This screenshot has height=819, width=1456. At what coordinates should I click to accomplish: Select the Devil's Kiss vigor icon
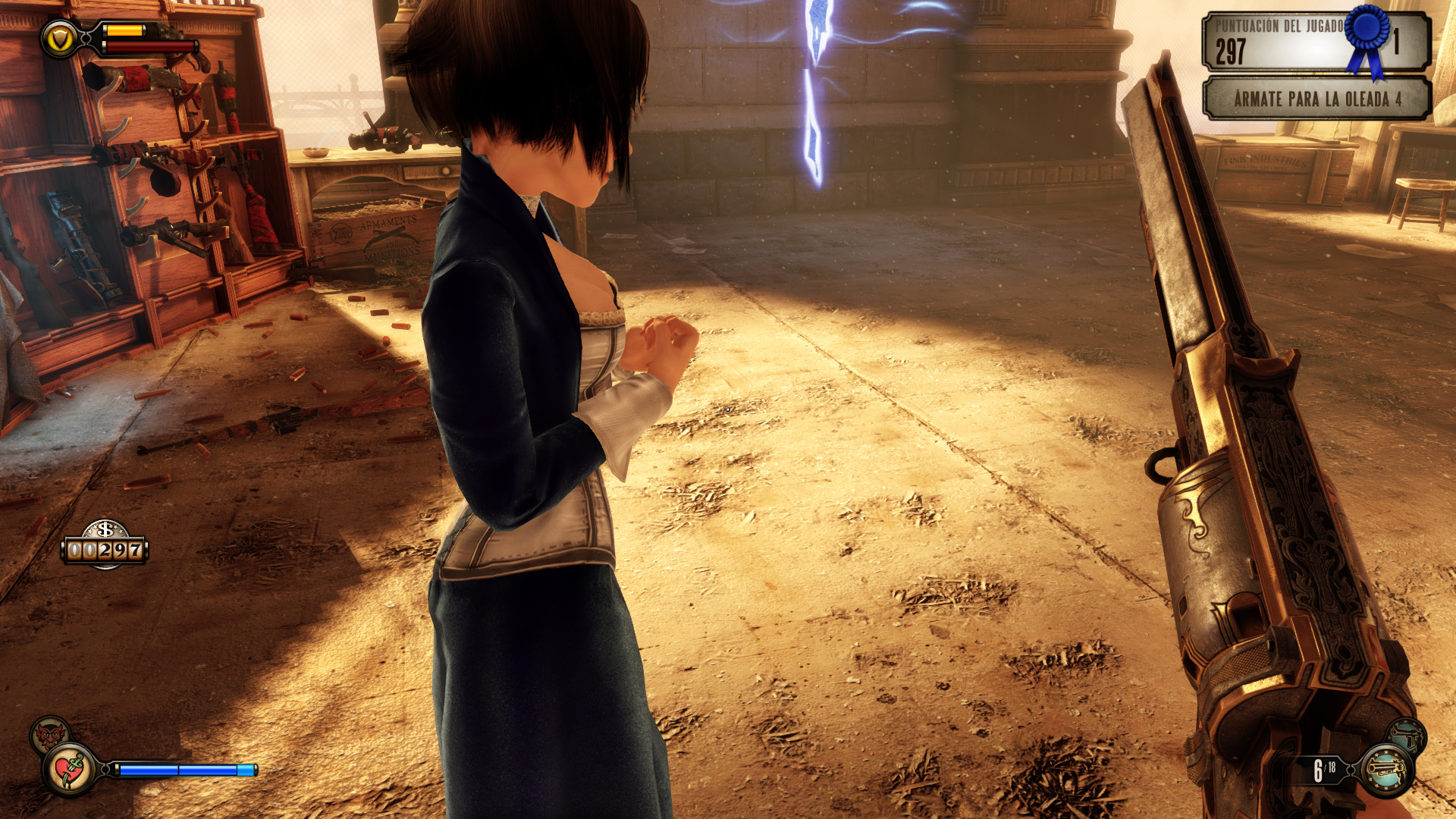(50, 734)
